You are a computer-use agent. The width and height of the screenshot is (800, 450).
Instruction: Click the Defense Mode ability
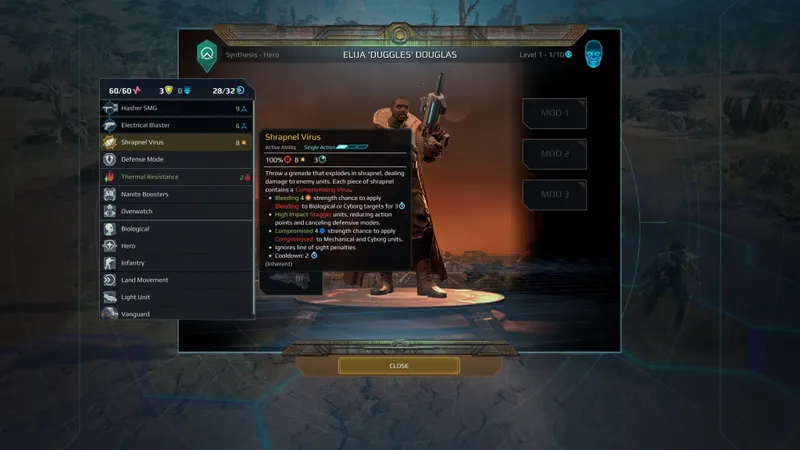coord(175,160)
